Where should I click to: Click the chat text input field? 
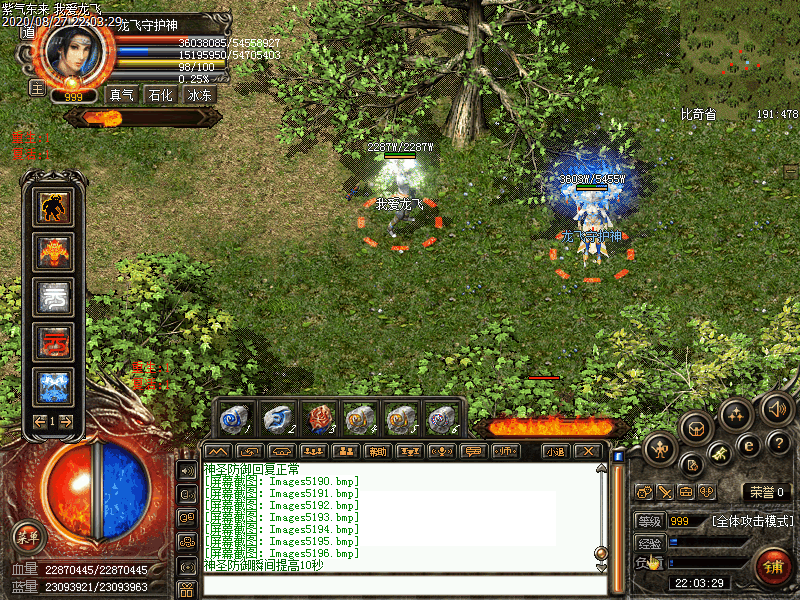click(400, 585)
